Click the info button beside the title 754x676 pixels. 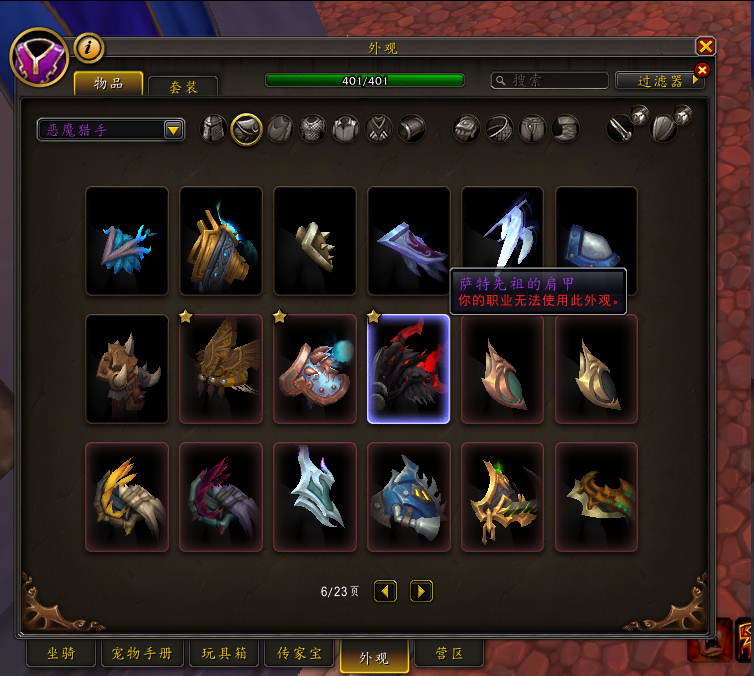click(x=90, y=47)
